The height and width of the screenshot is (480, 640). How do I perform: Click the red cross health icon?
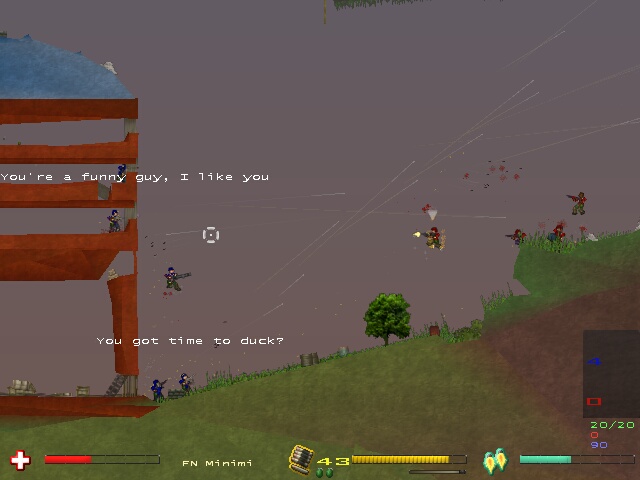pyautogui.click(x=19, y=460)
